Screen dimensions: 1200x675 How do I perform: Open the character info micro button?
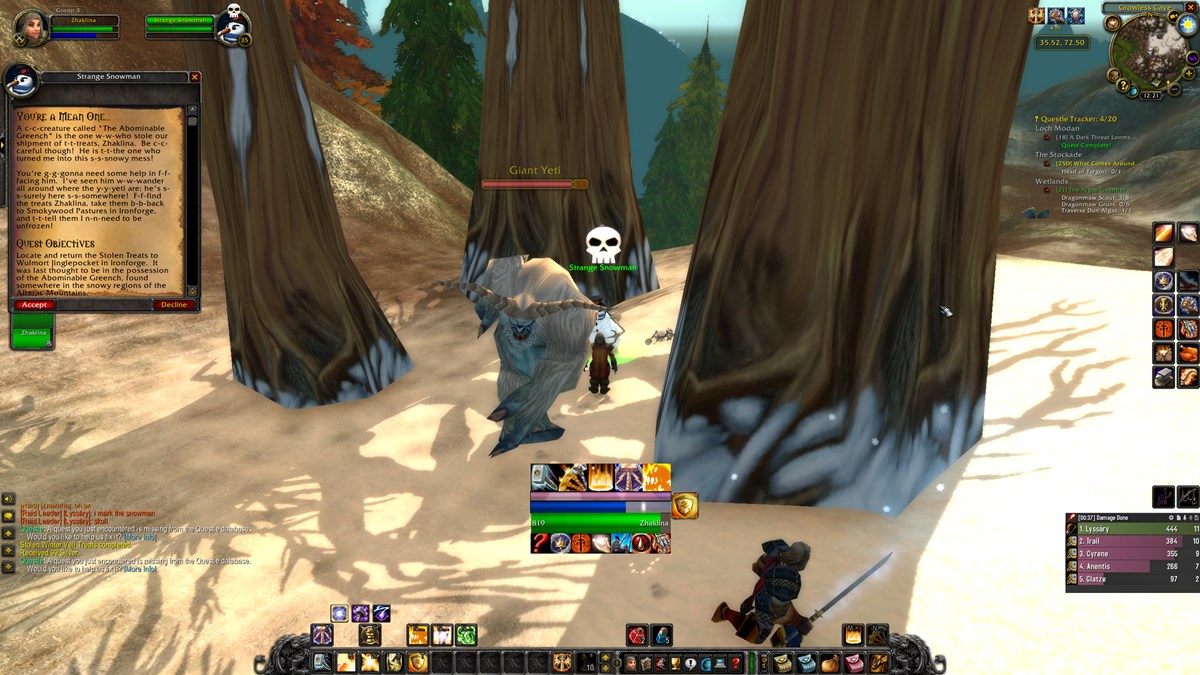click(630, 662)
